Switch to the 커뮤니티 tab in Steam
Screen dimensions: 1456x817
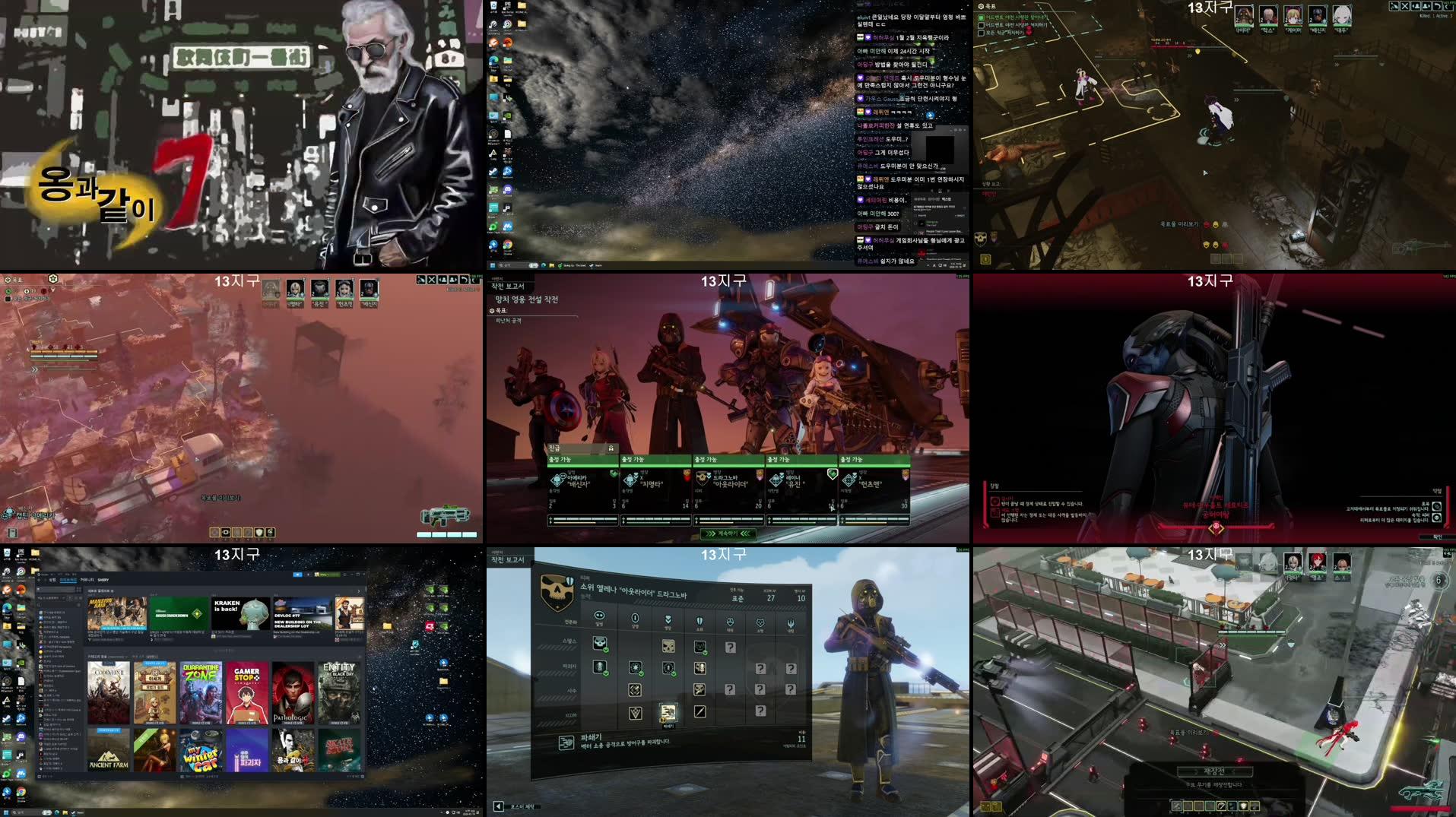(x=87, y=580)
